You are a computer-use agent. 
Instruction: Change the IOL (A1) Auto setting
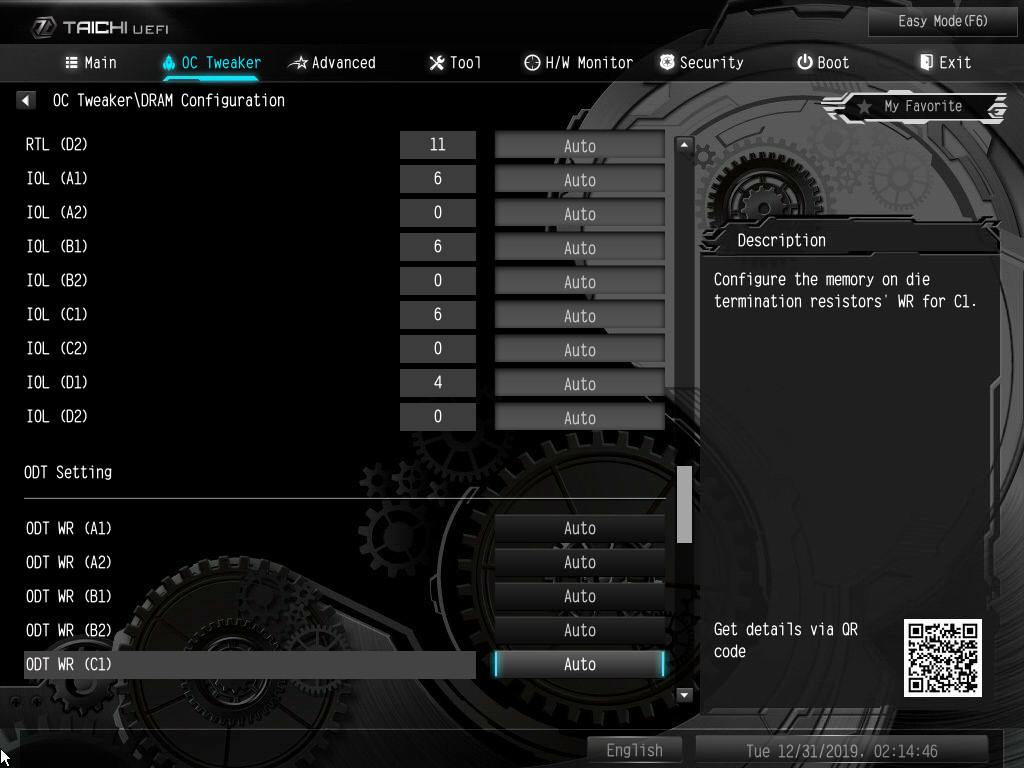579,179
